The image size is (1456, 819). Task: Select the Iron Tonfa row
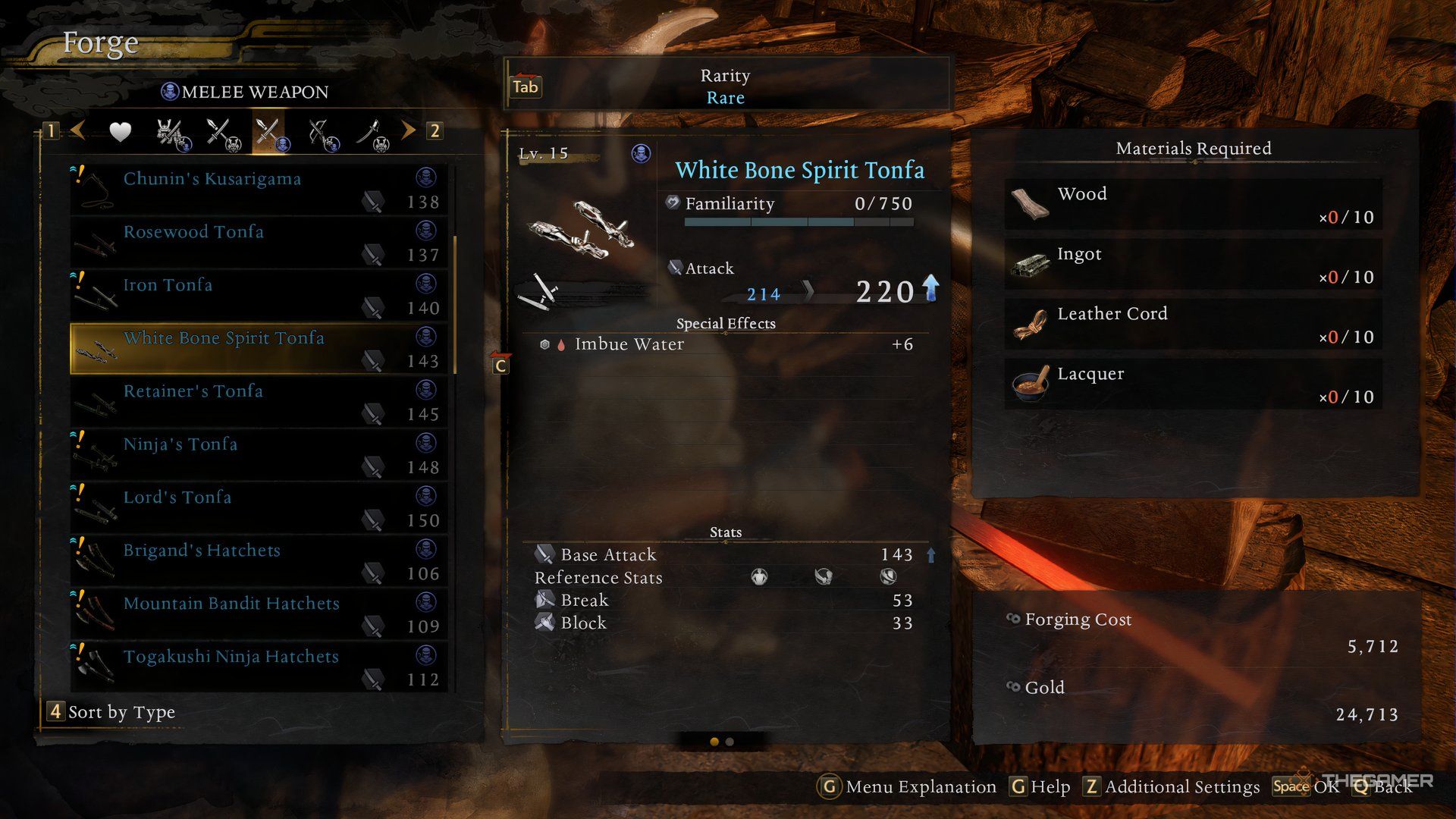coord(258,295)
